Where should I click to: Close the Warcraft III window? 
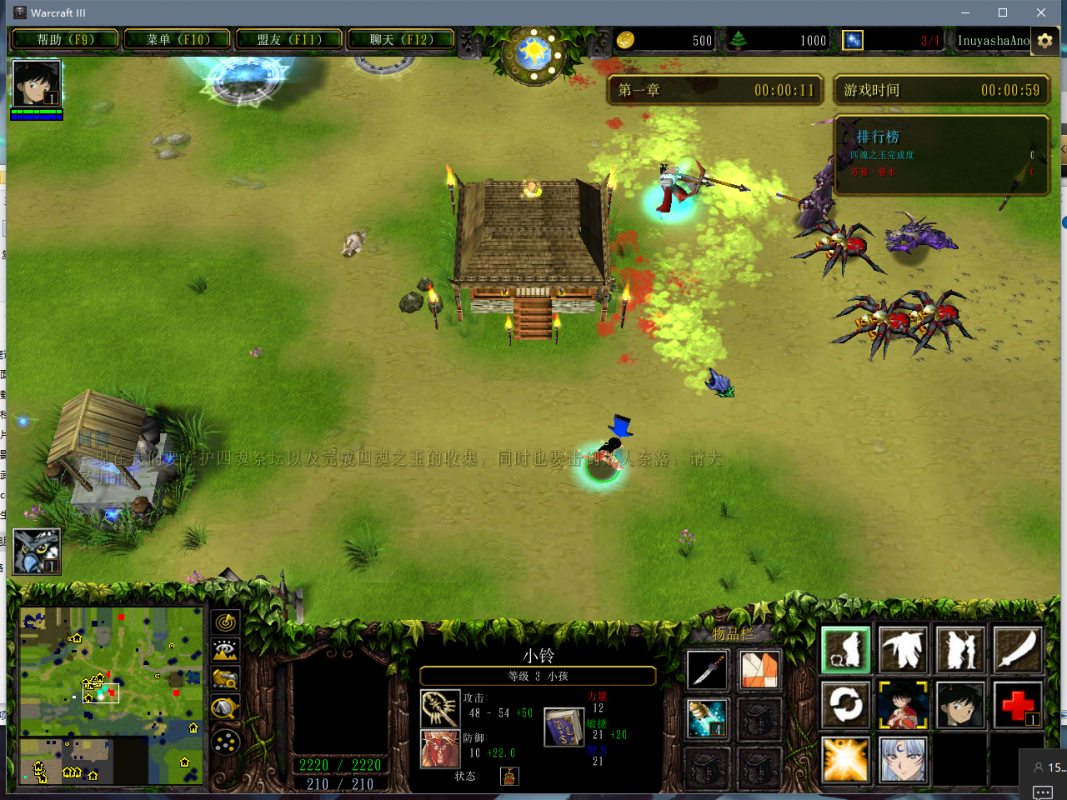coord(1041,12)
